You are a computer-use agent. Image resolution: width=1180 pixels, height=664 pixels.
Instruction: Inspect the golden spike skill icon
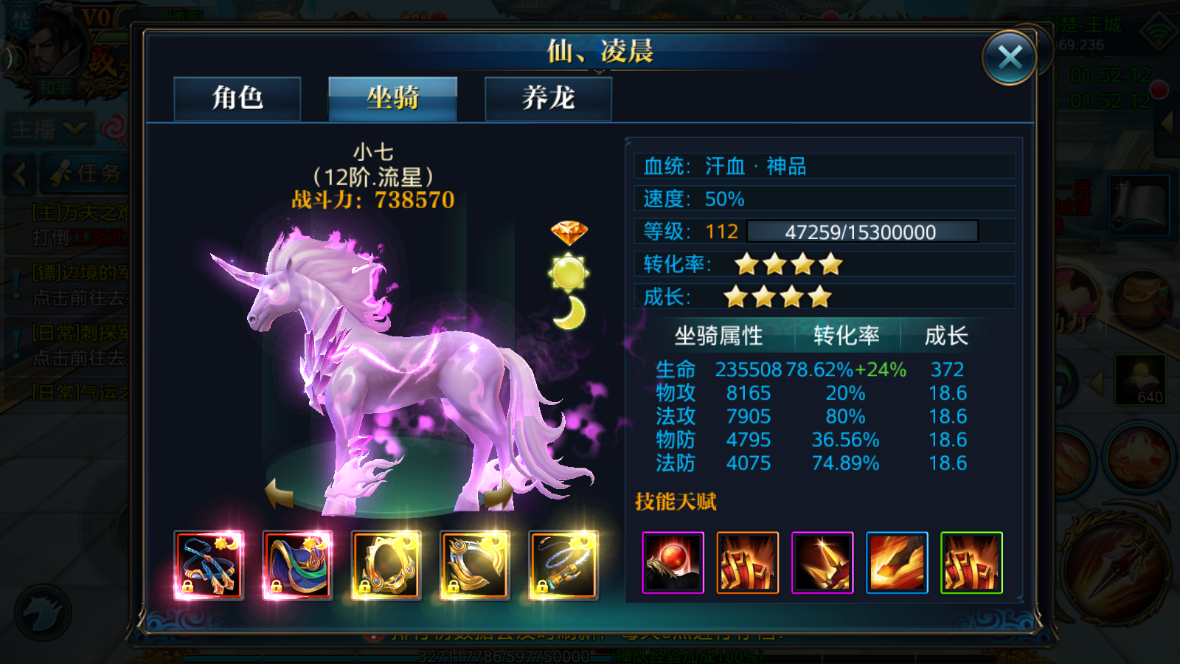point(822,563)
